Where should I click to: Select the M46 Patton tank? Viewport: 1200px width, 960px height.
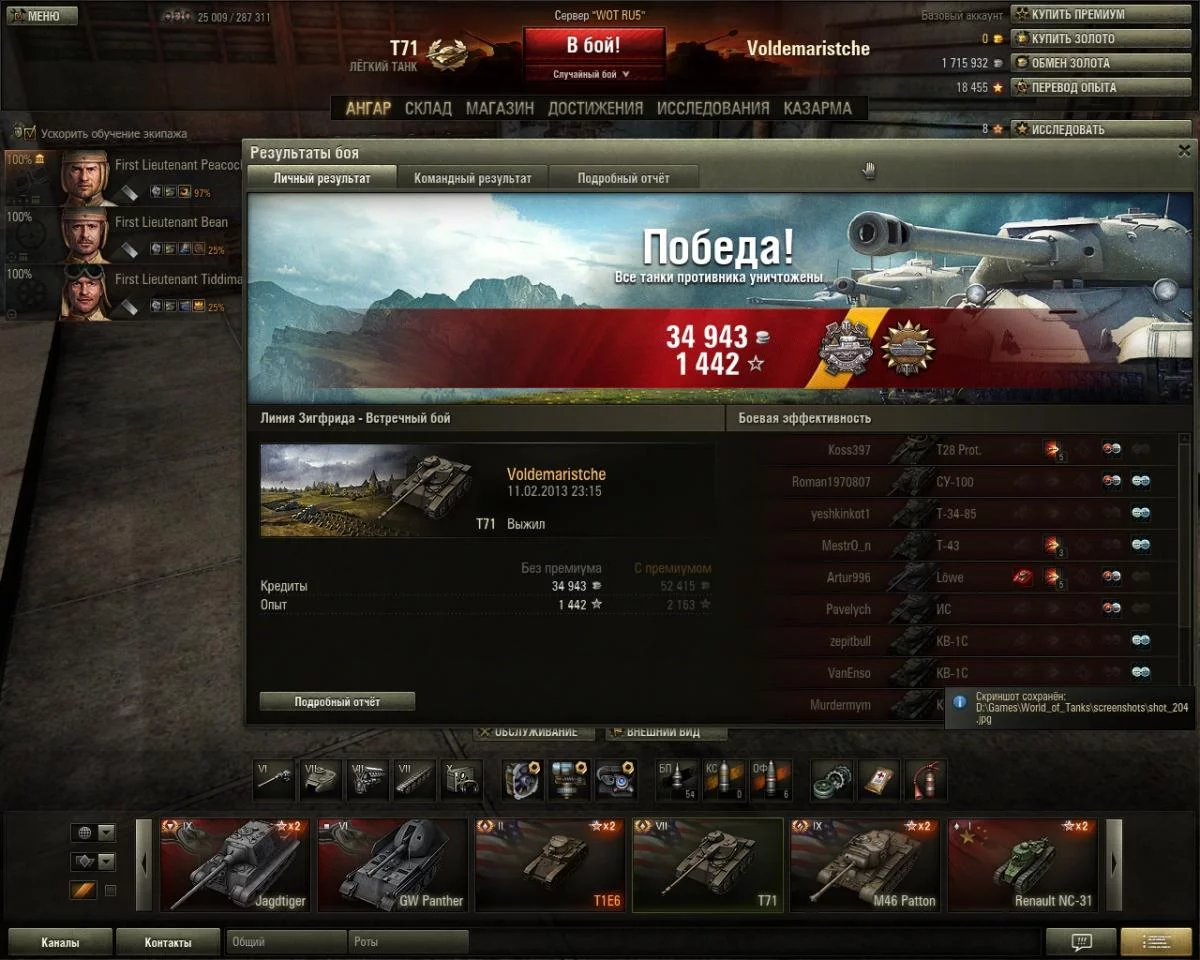[864, 865]
